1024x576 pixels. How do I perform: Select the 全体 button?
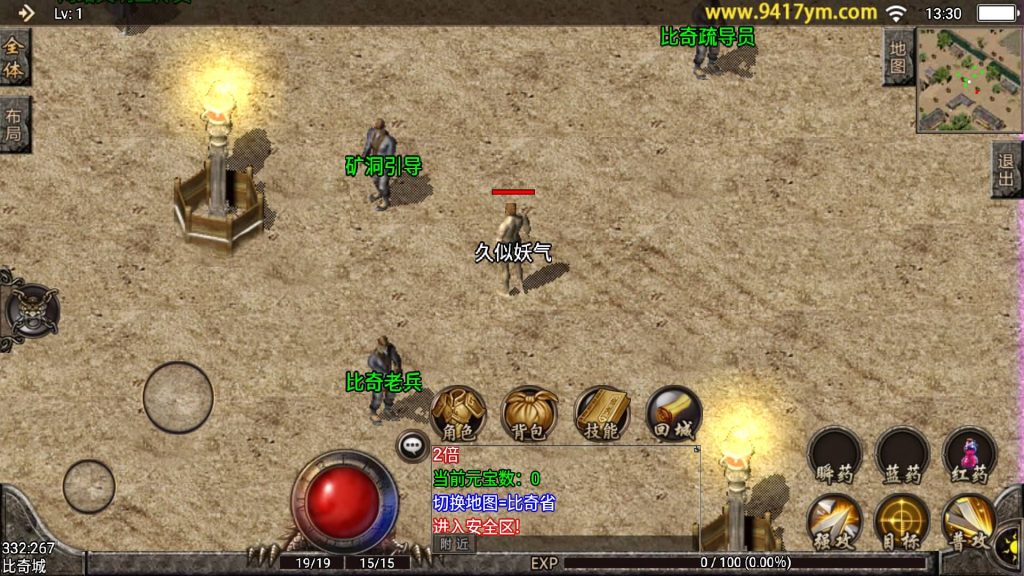point(13,57)
